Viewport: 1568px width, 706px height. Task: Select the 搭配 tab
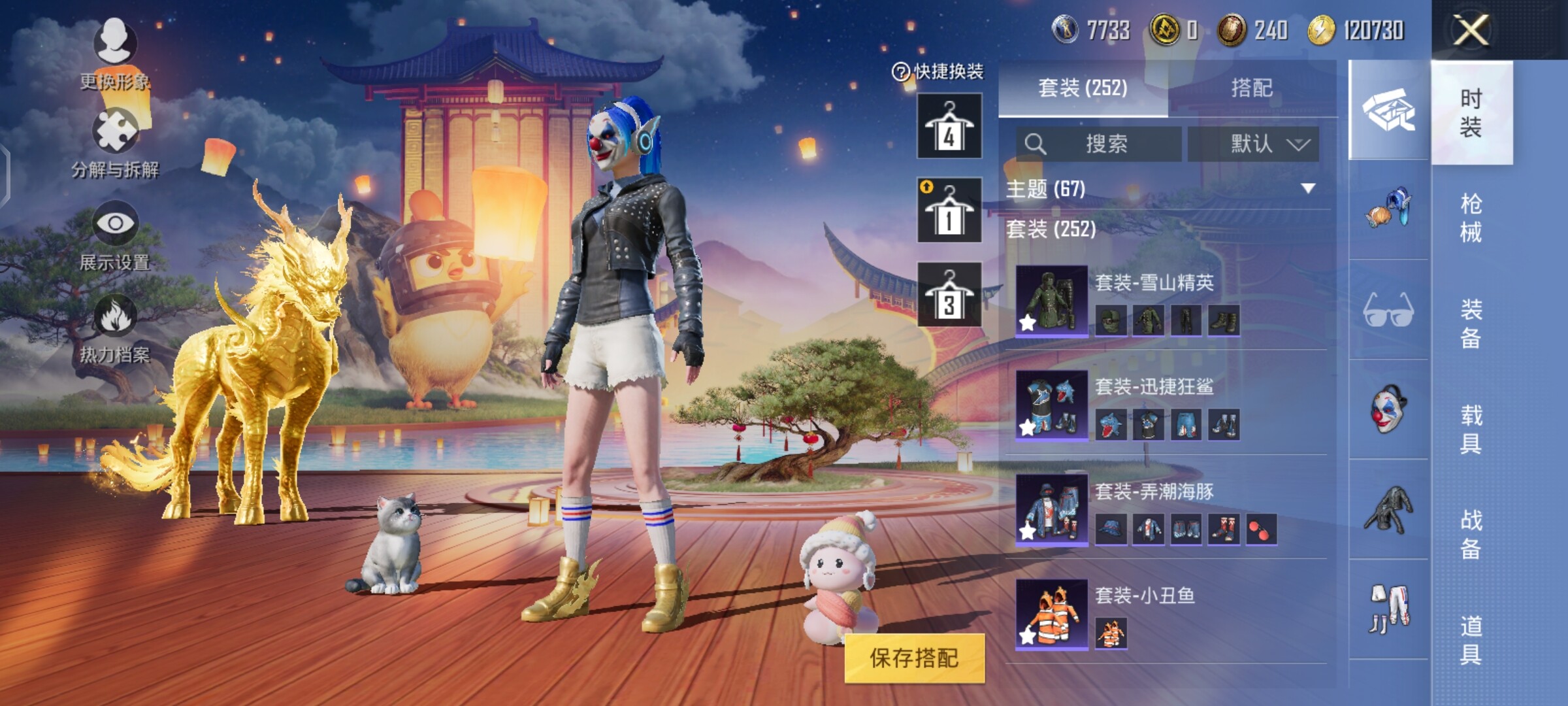click(1251, 88)
